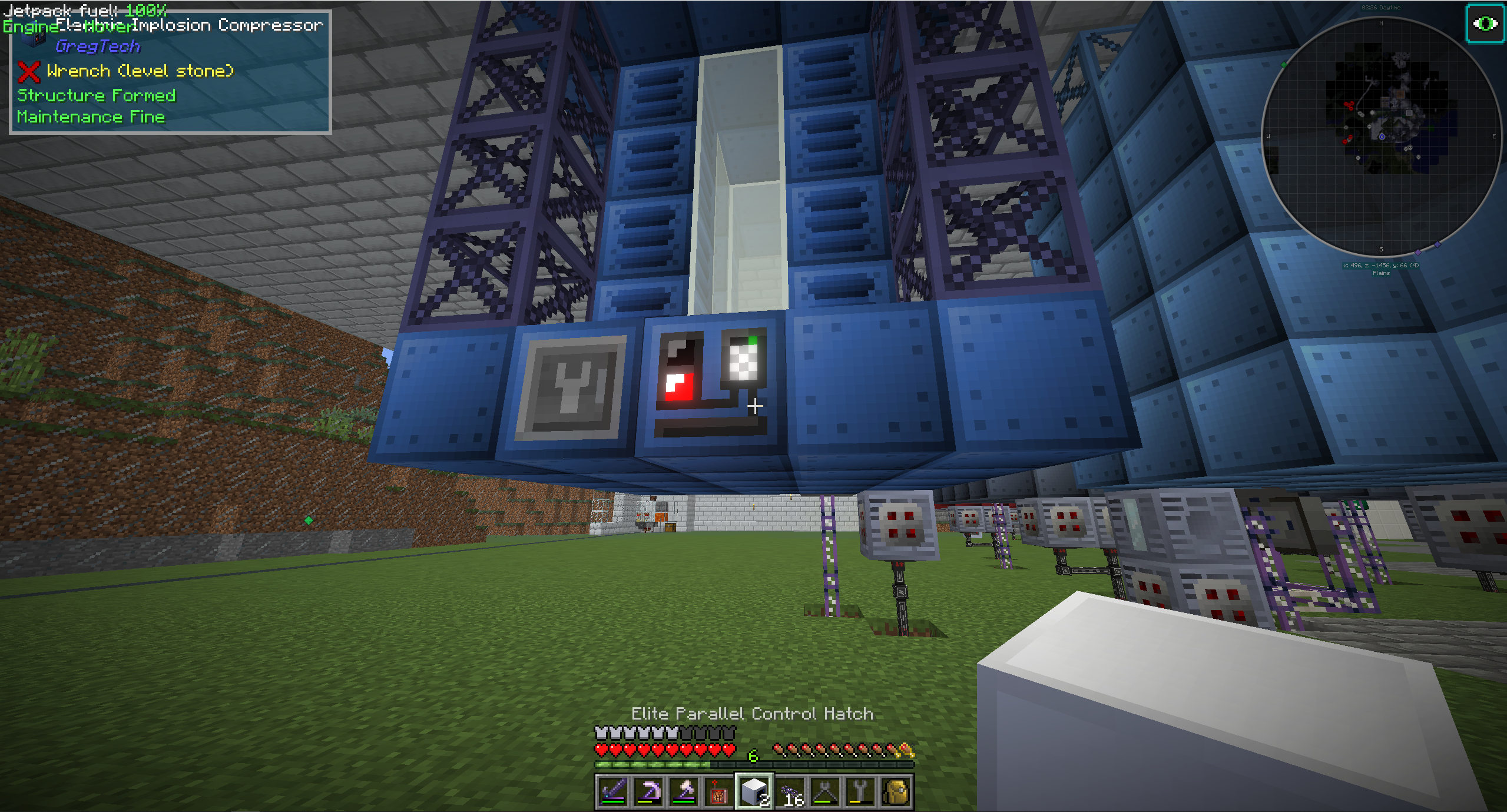Select the sword in the first hotbar slot
This screenshot has width=1507, height=812.
614,790
